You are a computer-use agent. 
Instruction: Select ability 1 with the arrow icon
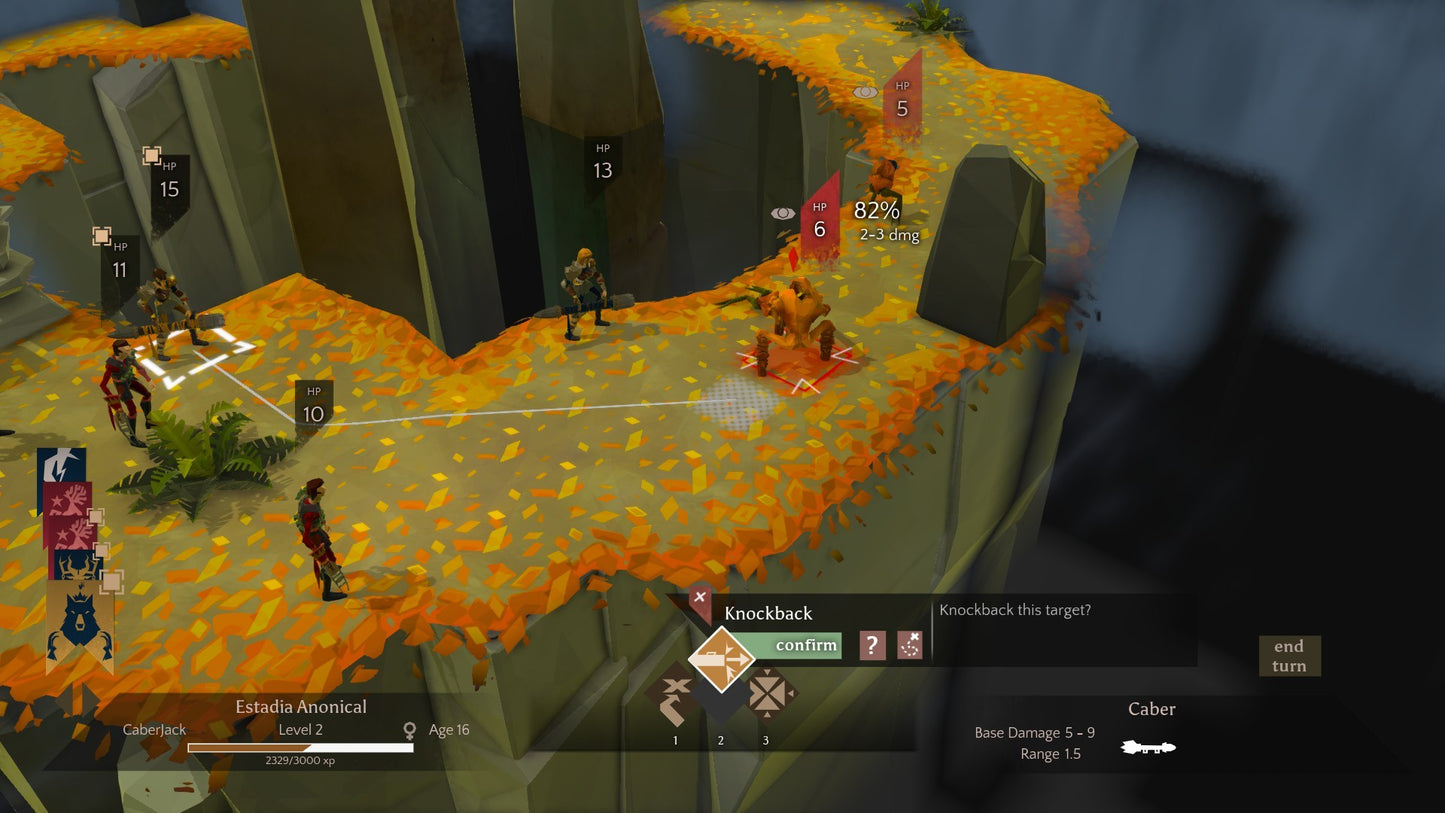[675, 697]
